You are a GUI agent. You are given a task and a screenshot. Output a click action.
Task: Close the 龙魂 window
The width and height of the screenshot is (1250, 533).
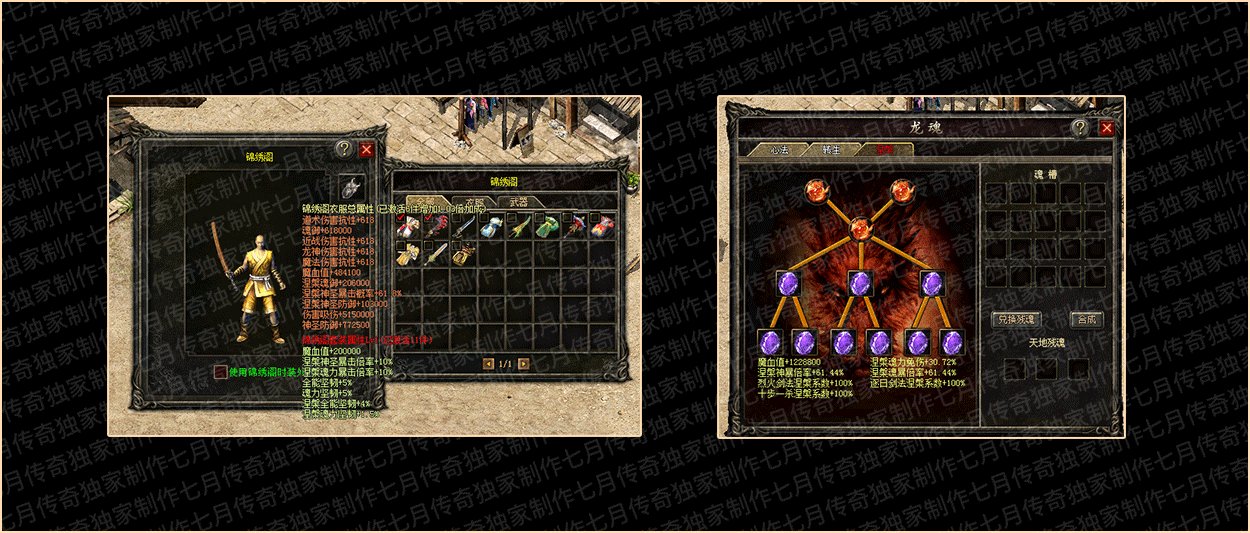click(1107, 128)
